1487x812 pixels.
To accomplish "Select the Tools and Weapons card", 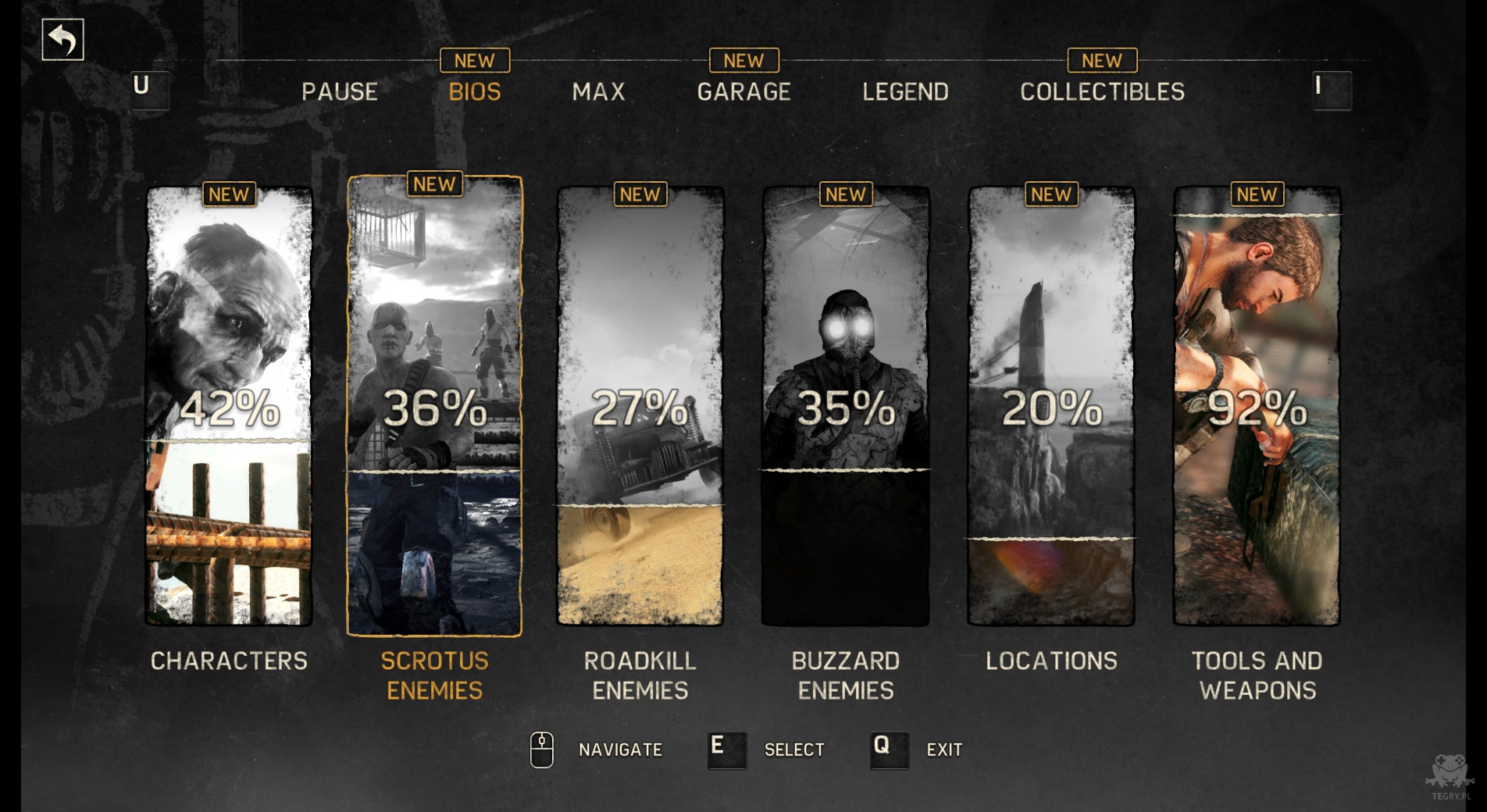I will (1257, 406).
